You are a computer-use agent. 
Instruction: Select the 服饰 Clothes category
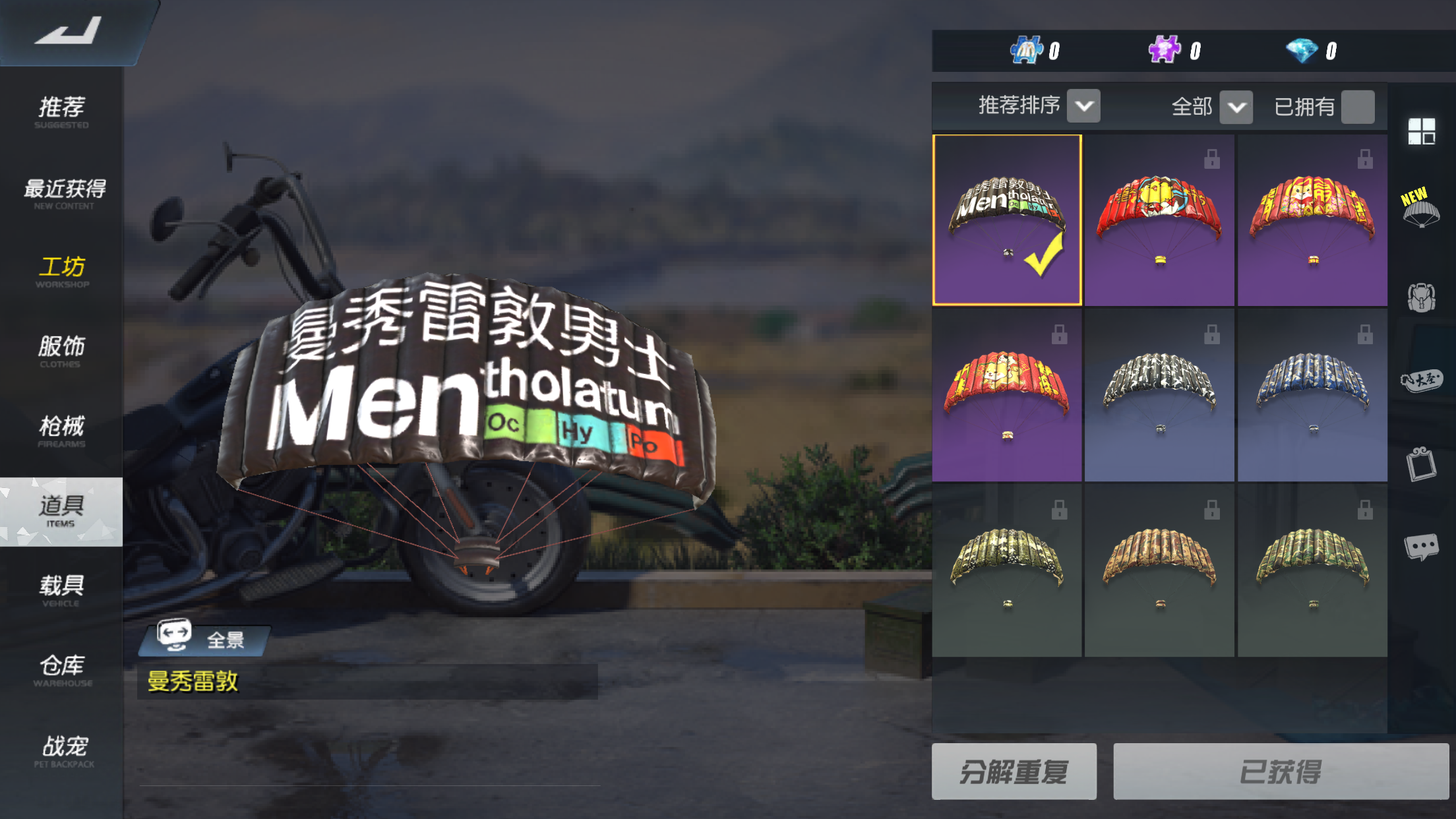pos(61,350)
